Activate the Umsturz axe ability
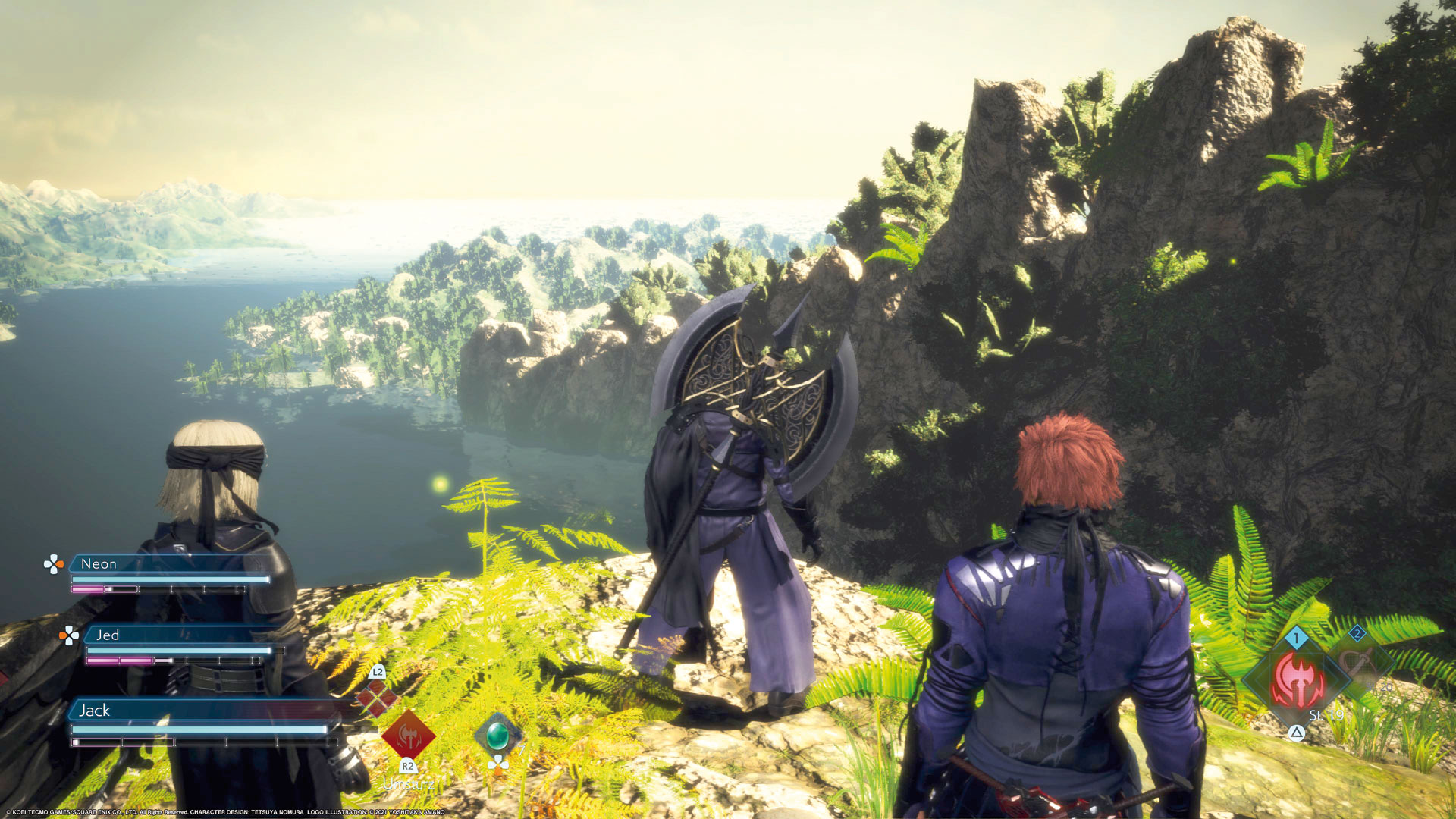1456x819 pixels. [x=408, y=734]
